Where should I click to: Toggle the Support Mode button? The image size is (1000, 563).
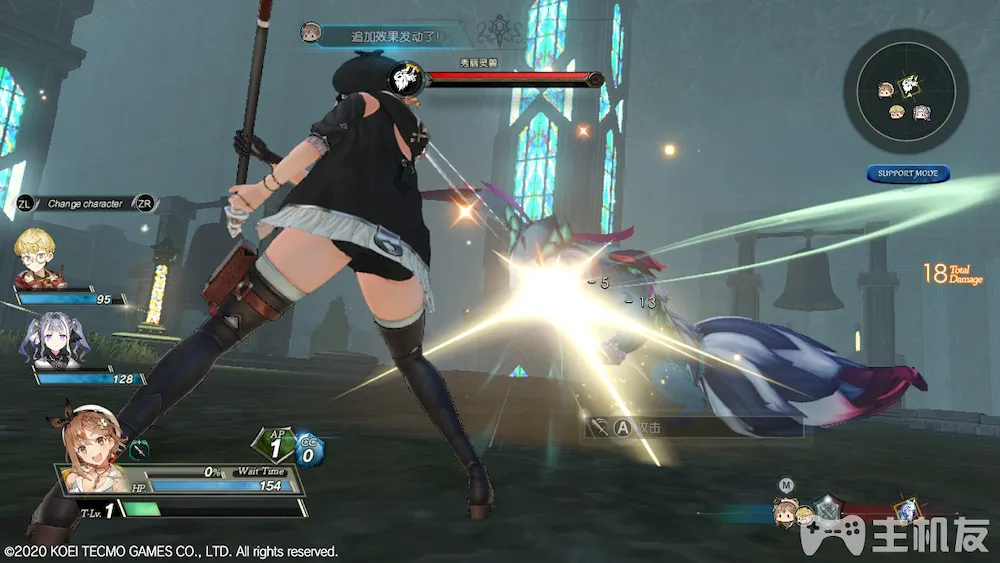click(x=908, y=174)
